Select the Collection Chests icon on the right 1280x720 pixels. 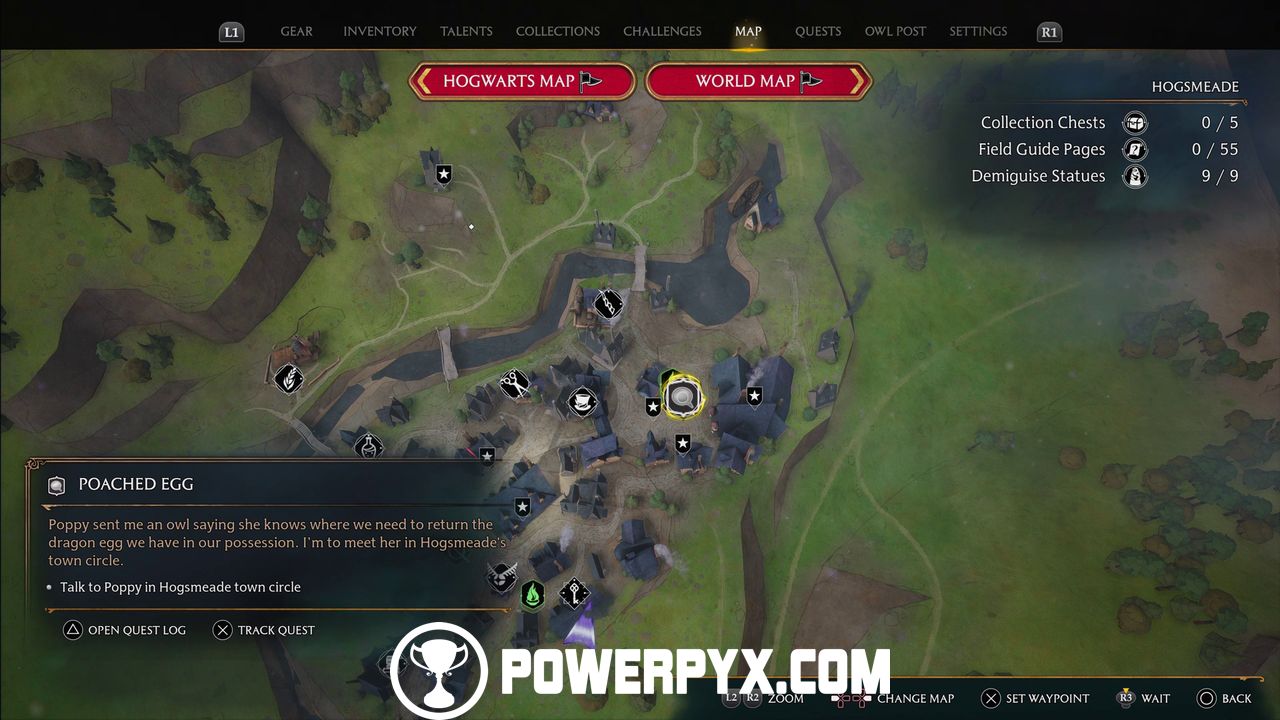(1135, 122)
